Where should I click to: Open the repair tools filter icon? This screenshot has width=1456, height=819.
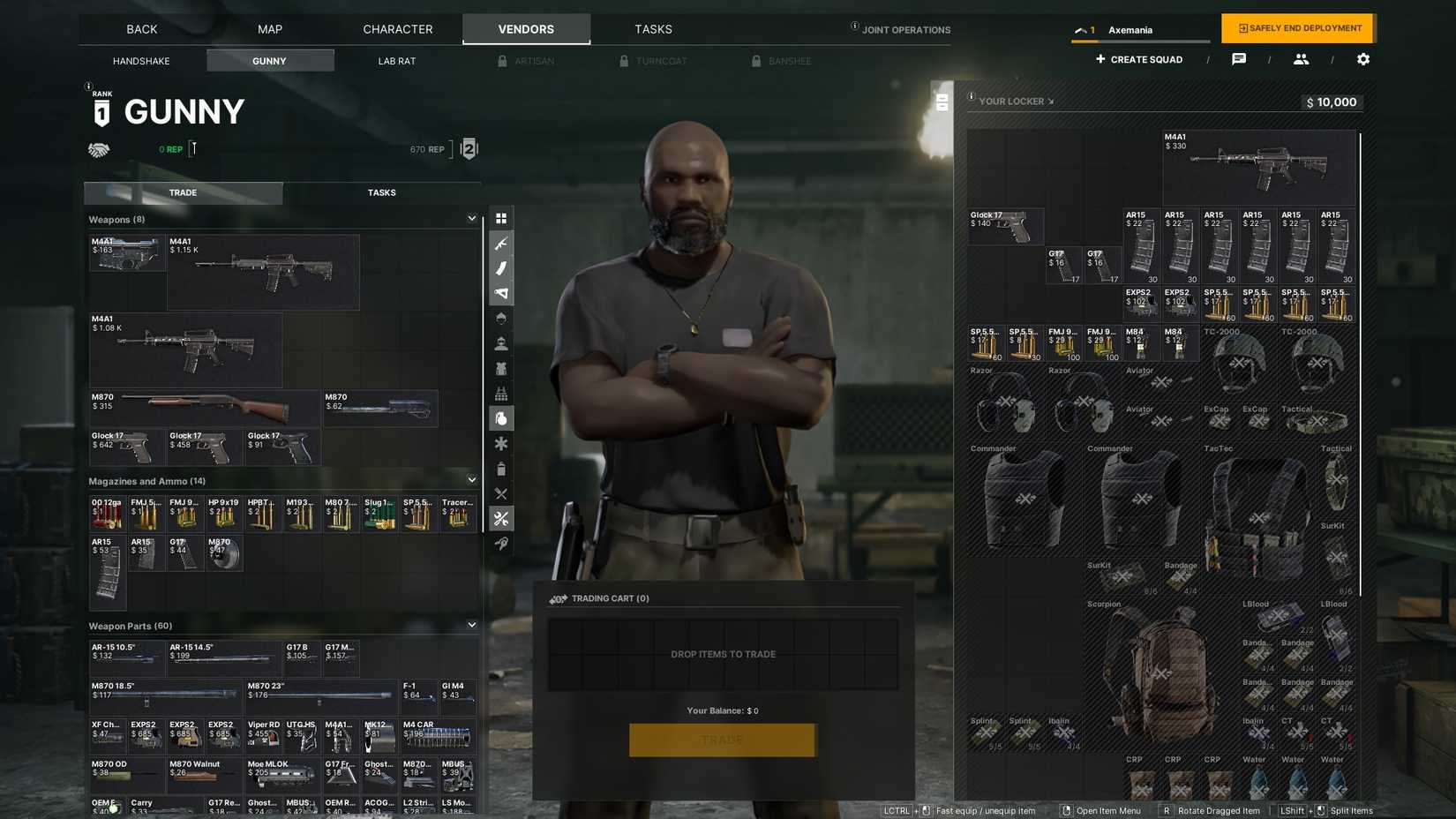[501, 519]
